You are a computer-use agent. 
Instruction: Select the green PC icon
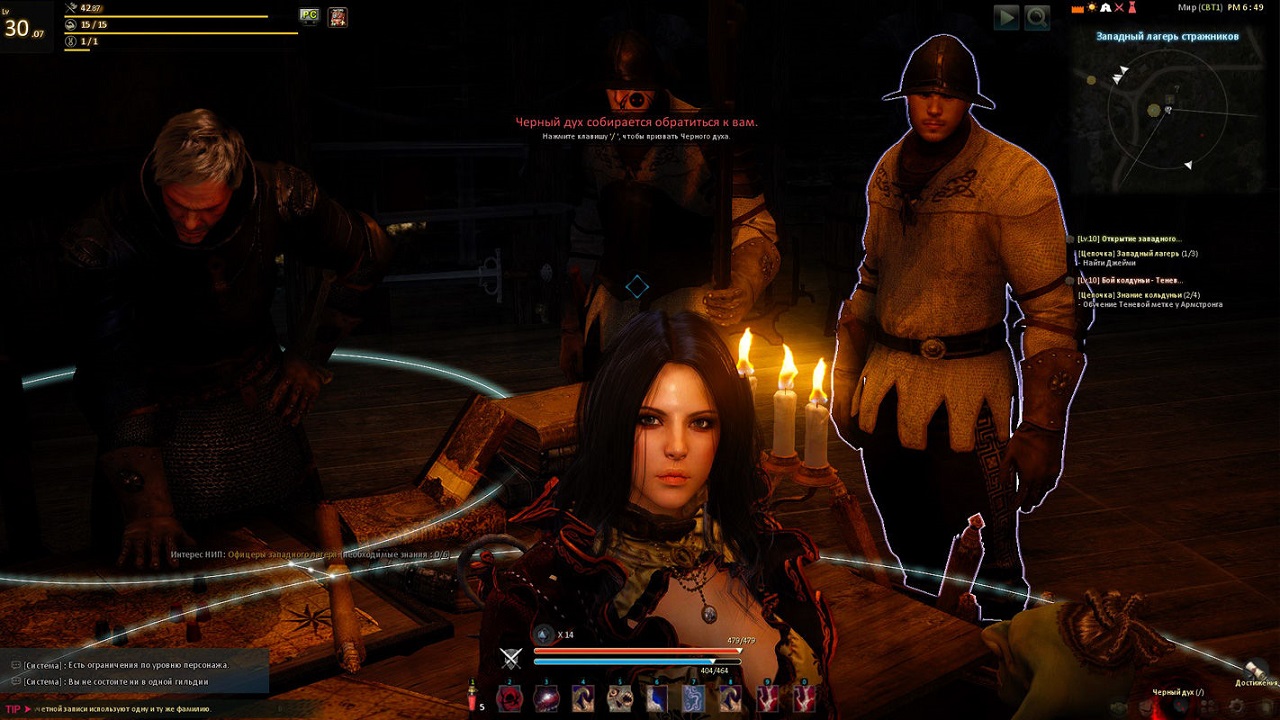(309, 16)
